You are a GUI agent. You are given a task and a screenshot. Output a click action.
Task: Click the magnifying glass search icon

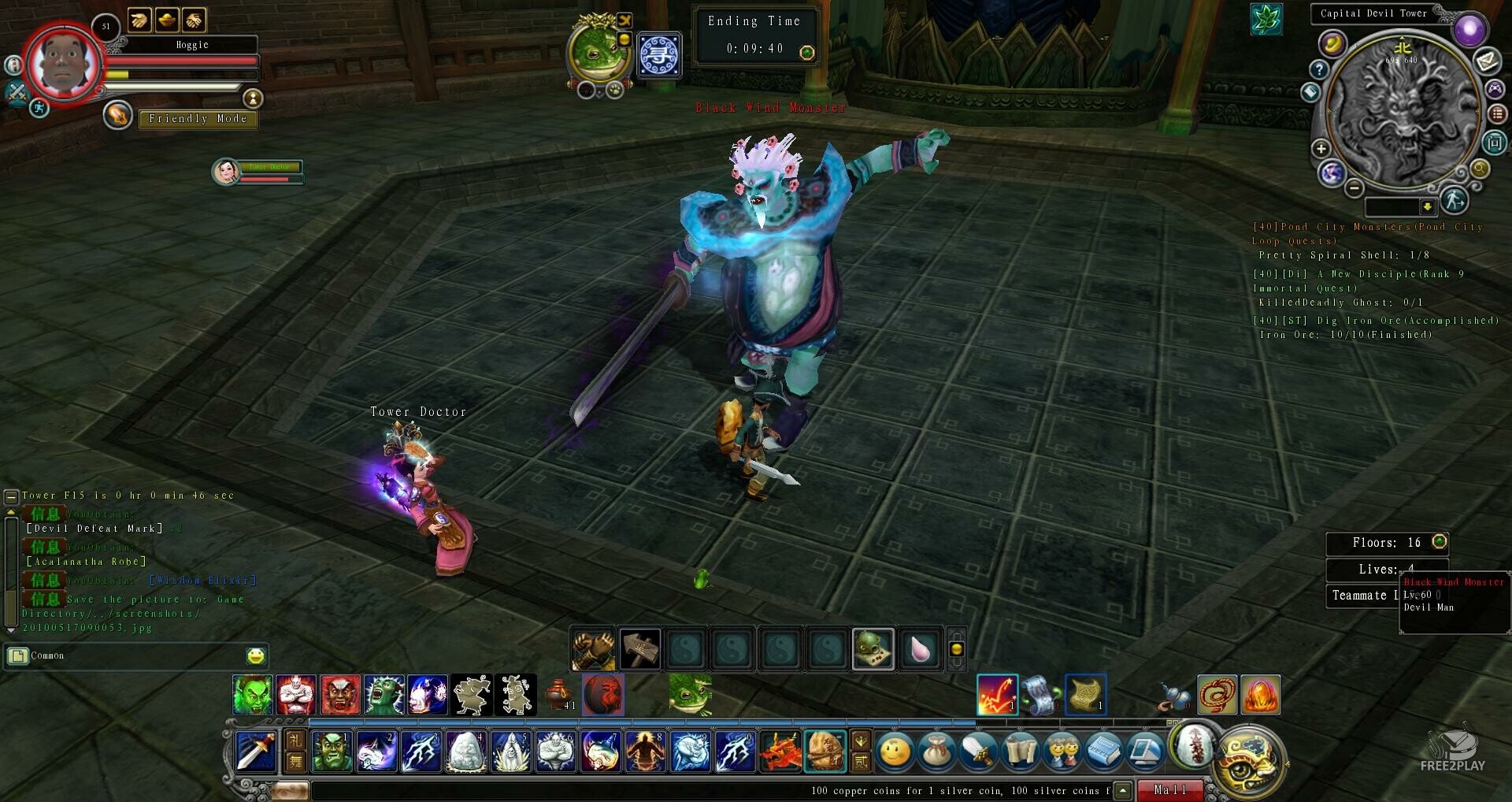point(1480,169)
